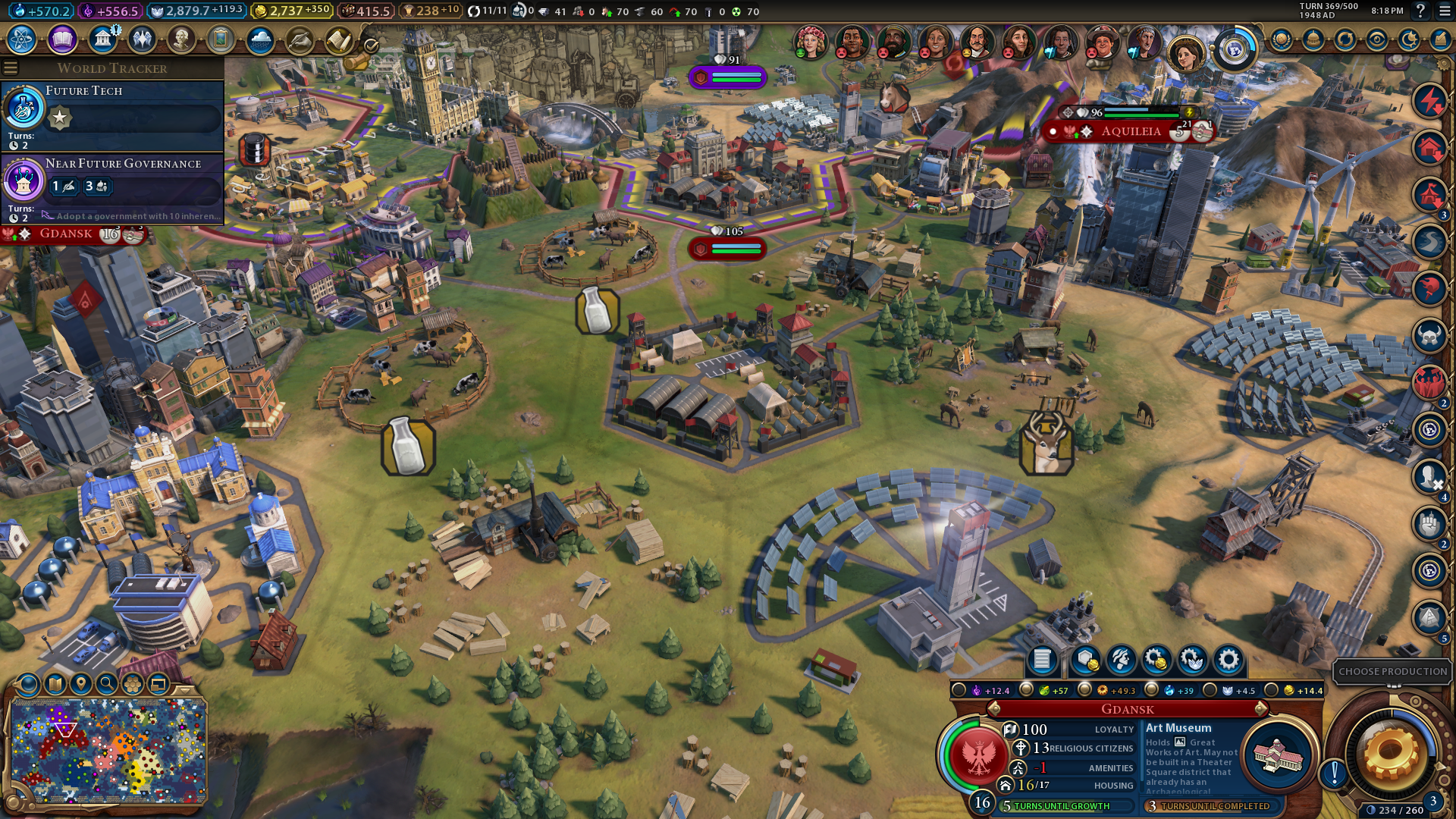Image resolution: width=1456 pixels, height=819 pixels.
Task: Toggle the World Tracker hamburger menu
Action: [x=11, y=68]
